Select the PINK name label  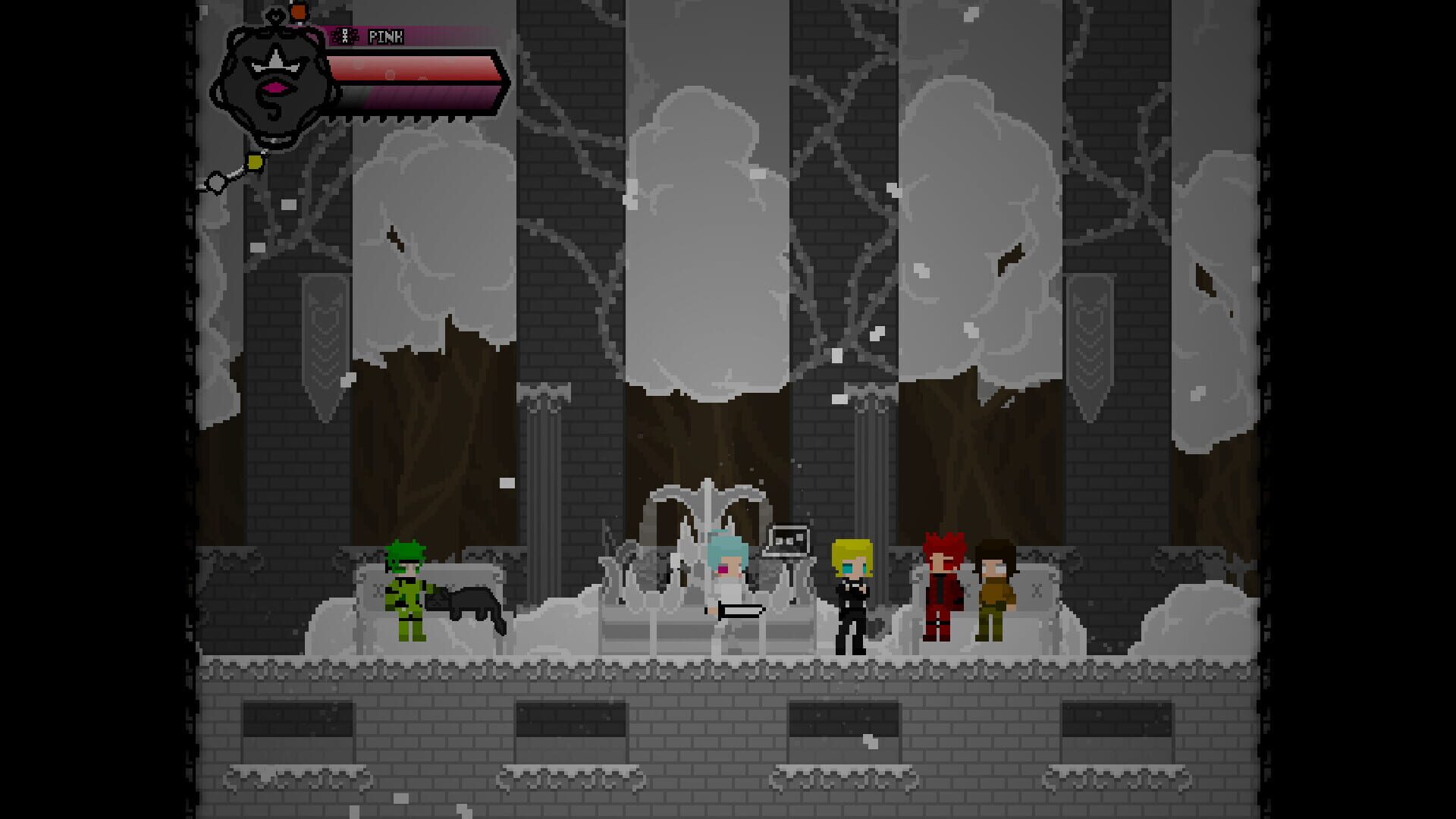(385, 35)
